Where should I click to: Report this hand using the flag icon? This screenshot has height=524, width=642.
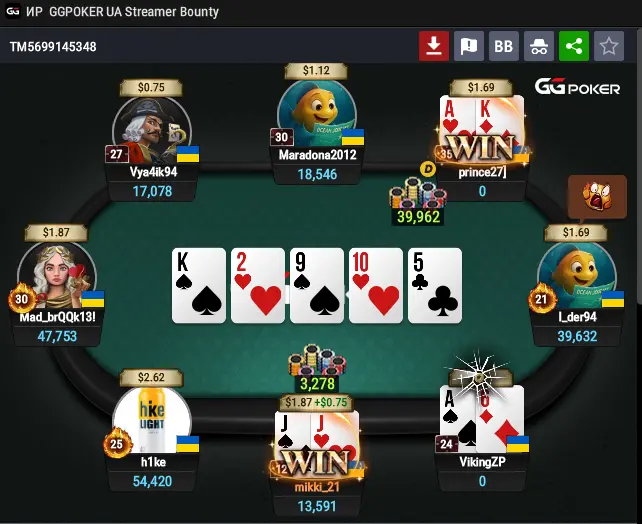[x=468, y=46]
